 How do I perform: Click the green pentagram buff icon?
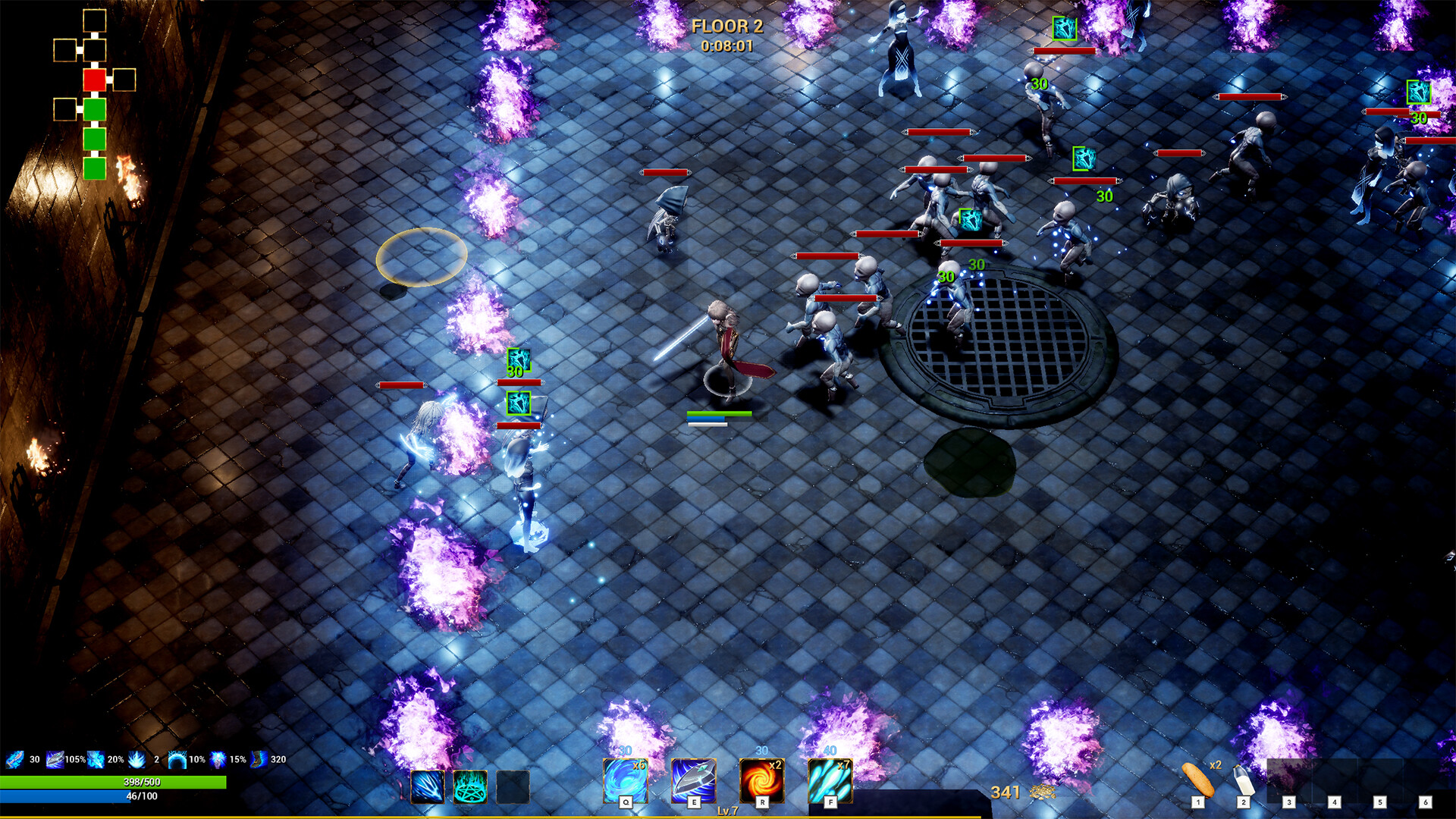coord(470,787)
